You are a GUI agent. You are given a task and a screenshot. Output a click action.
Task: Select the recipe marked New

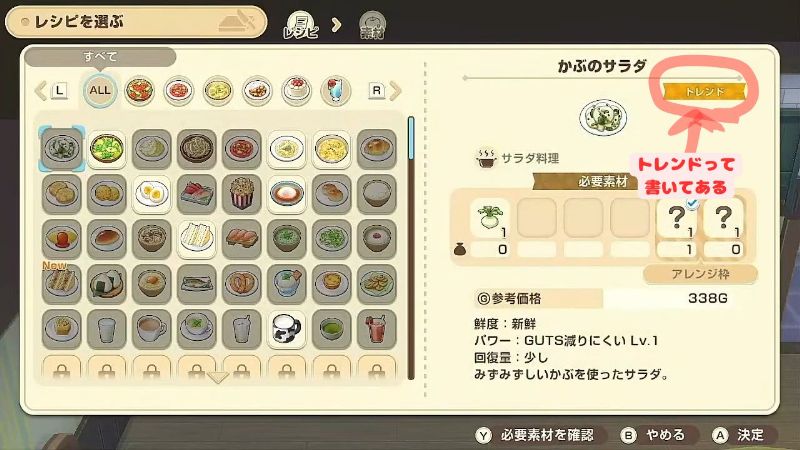tap(58, 284)
